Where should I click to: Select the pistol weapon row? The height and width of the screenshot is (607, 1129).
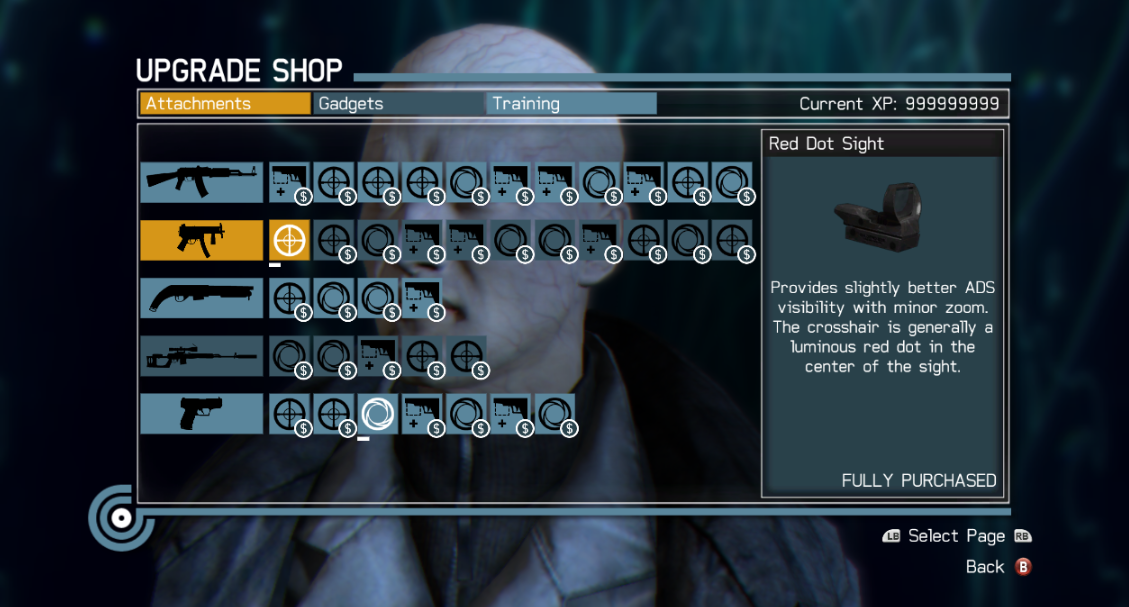coord(201,414)
